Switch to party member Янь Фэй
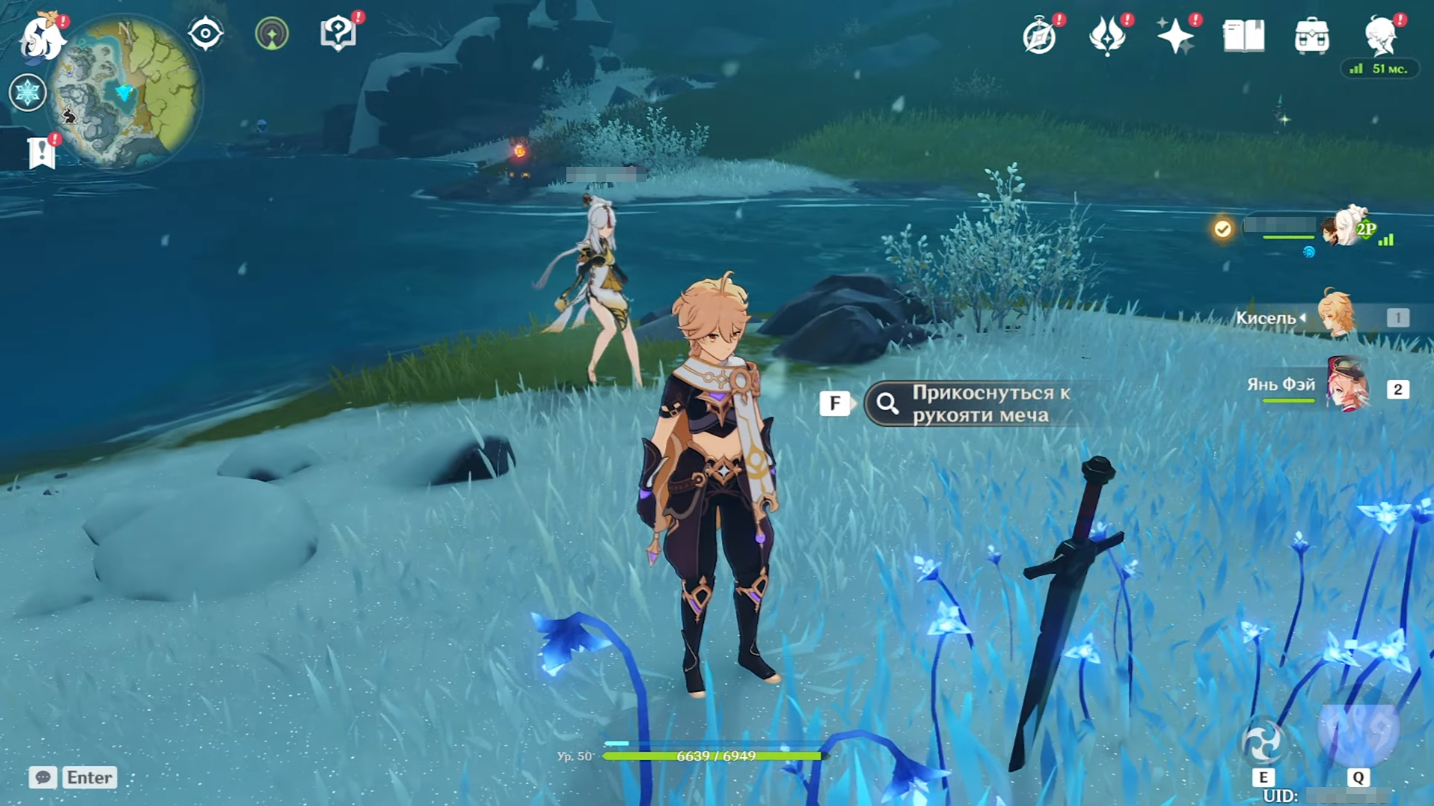Image resolution: width=1434 pixels, height=806 pixels. tap(1344, 387)
